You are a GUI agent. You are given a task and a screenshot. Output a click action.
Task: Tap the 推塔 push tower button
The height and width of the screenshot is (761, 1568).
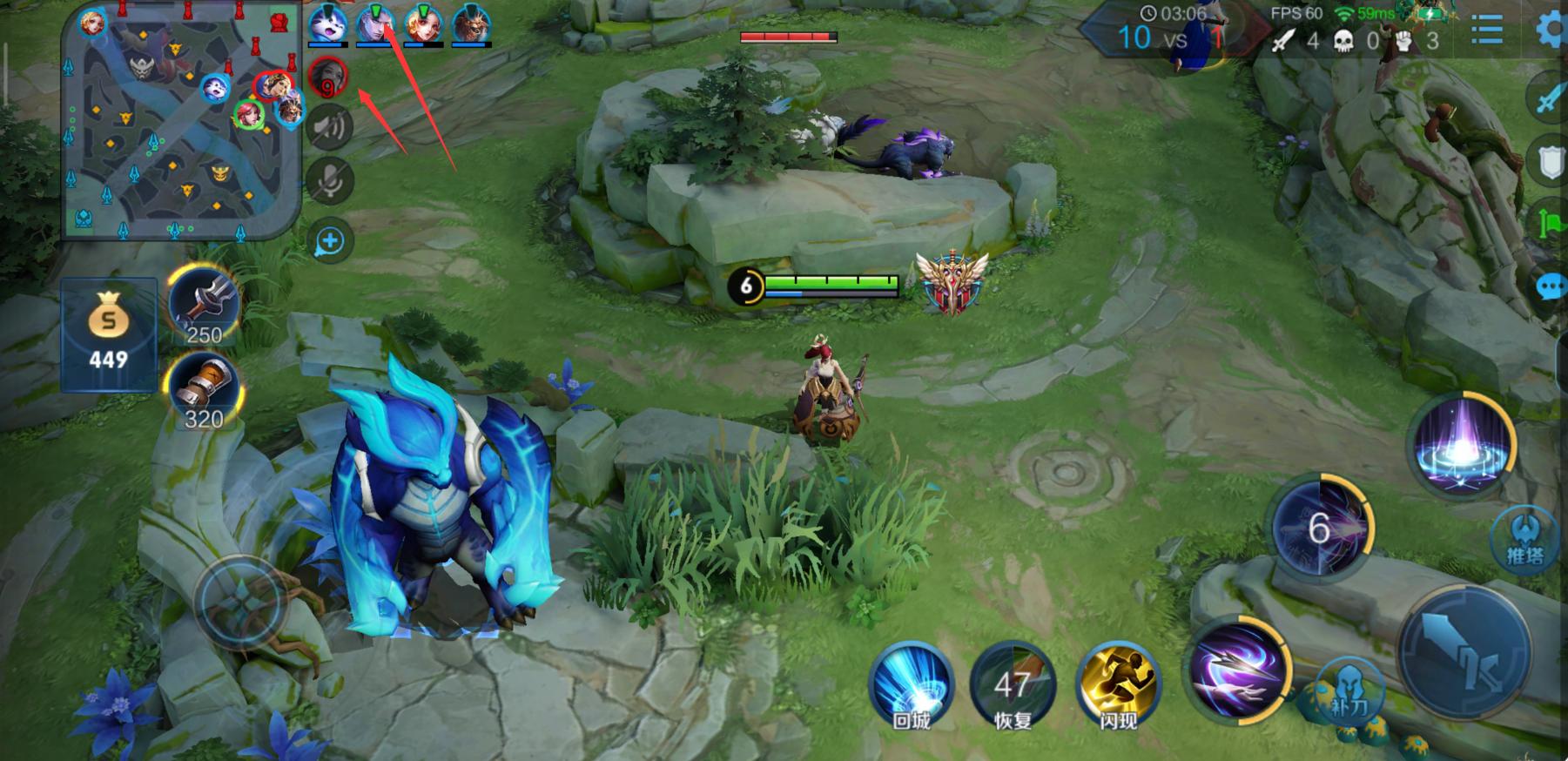1524,540
